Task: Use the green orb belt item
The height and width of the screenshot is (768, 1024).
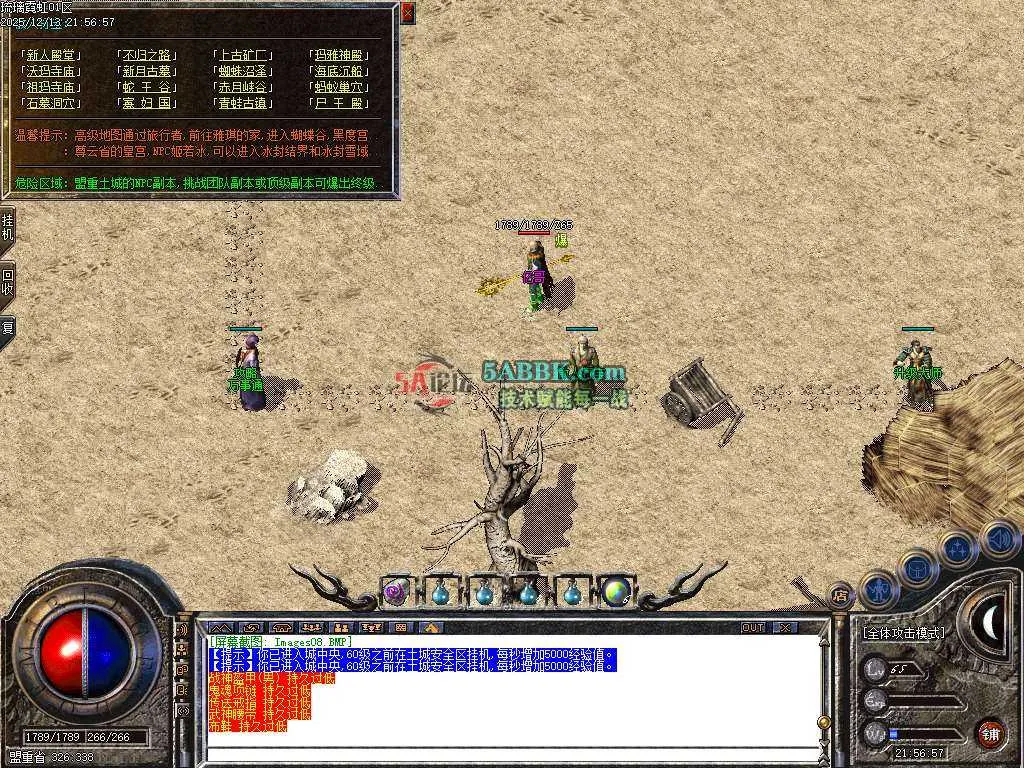Action: click(616, 591)
